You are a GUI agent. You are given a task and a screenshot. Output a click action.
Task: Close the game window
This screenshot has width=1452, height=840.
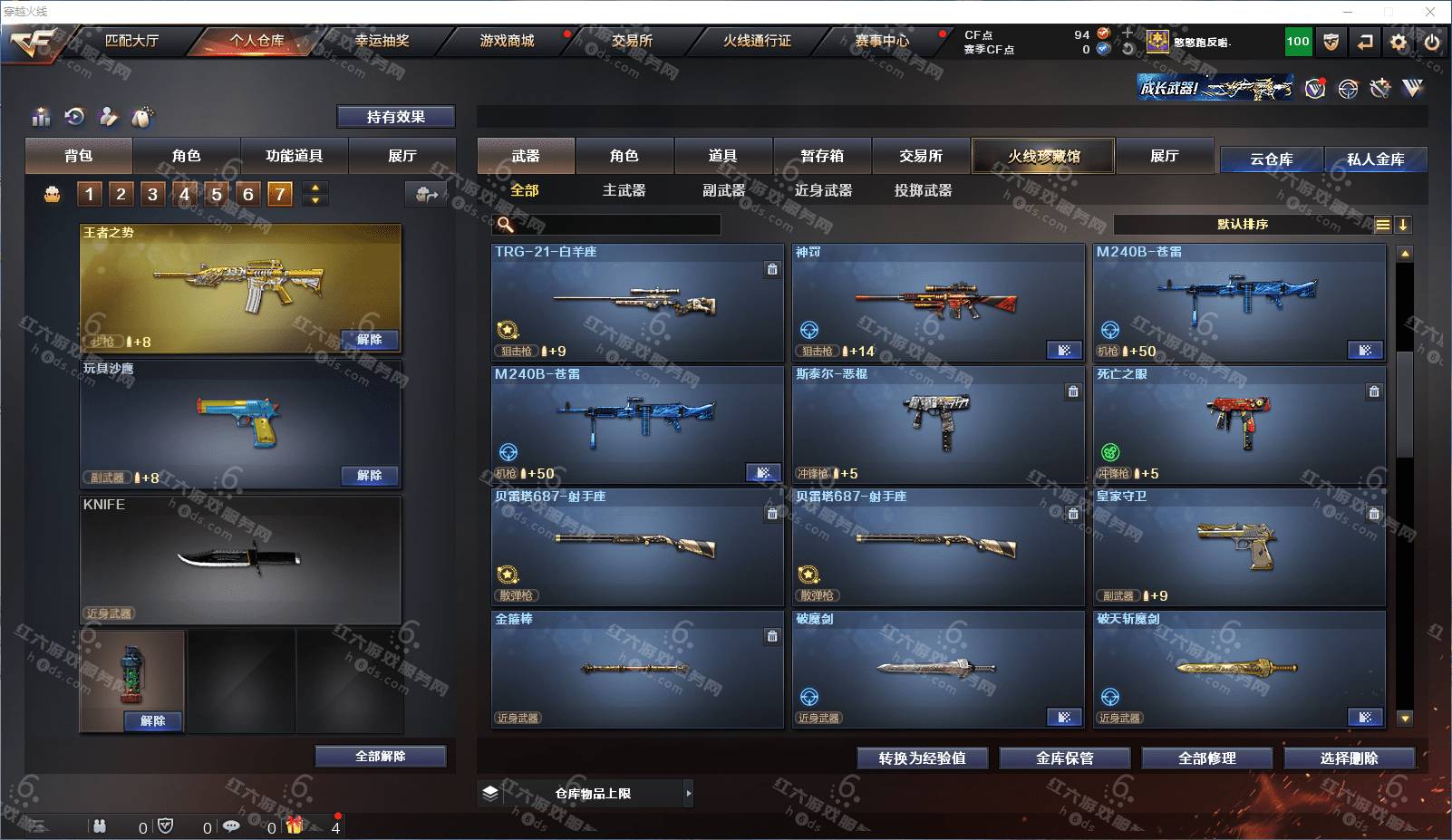(x=1430, y=12)
